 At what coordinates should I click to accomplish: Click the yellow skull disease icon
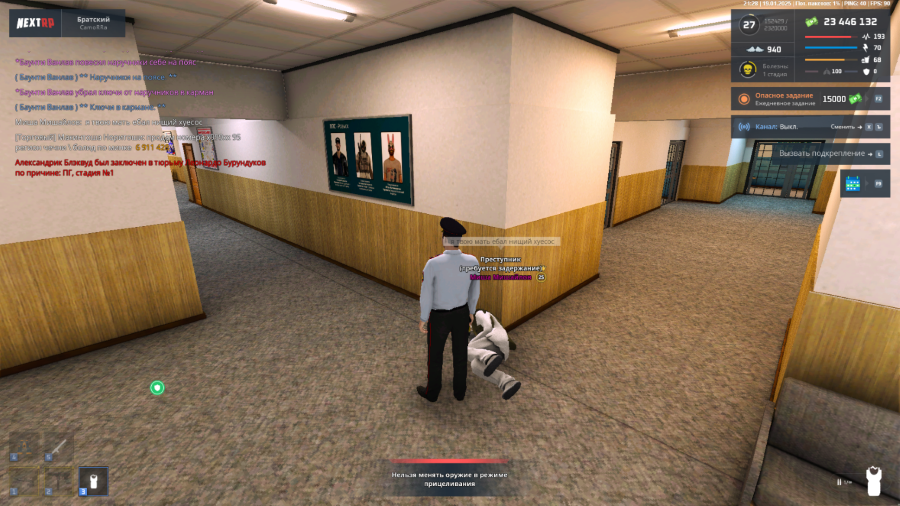coord(746,70)
